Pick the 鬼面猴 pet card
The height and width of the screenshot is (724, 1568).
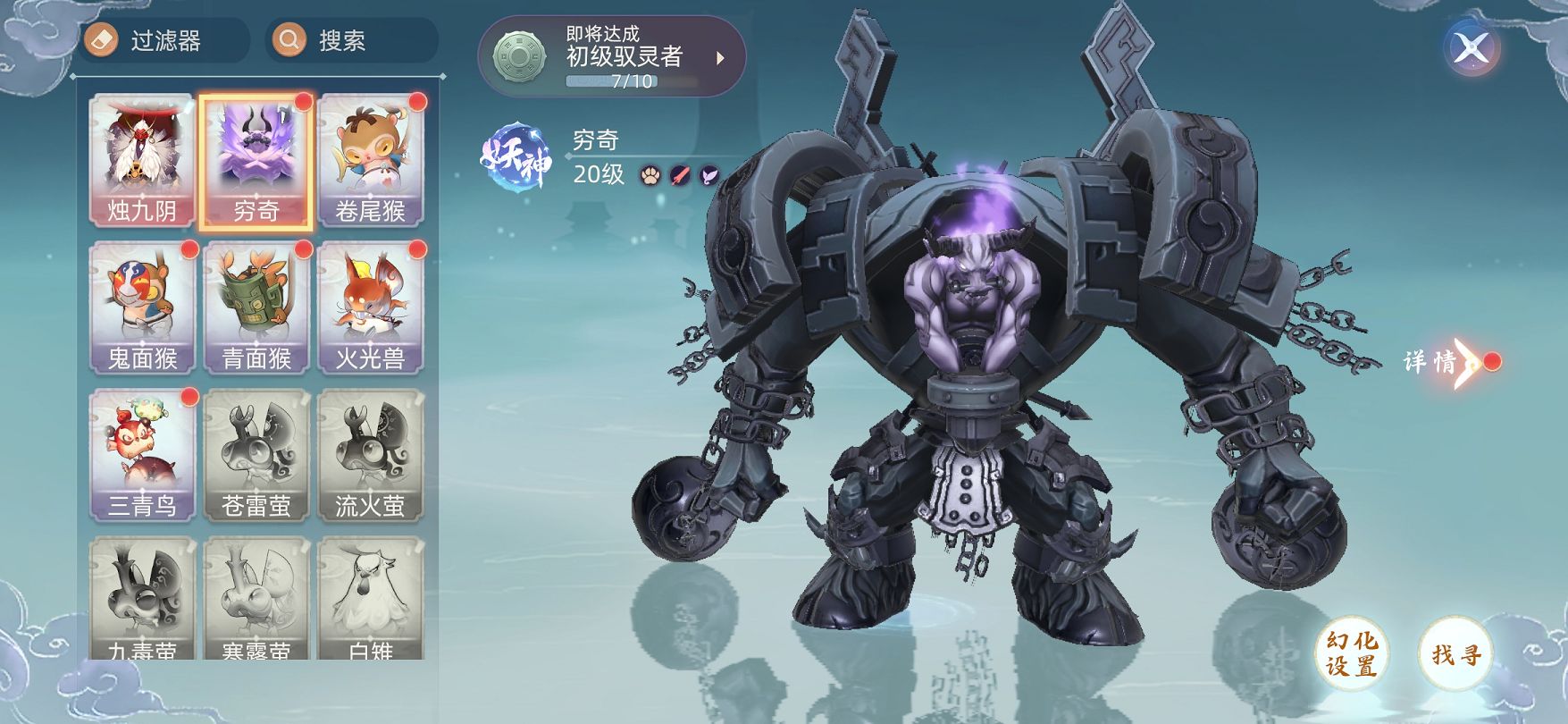click(x=142, y=308)
